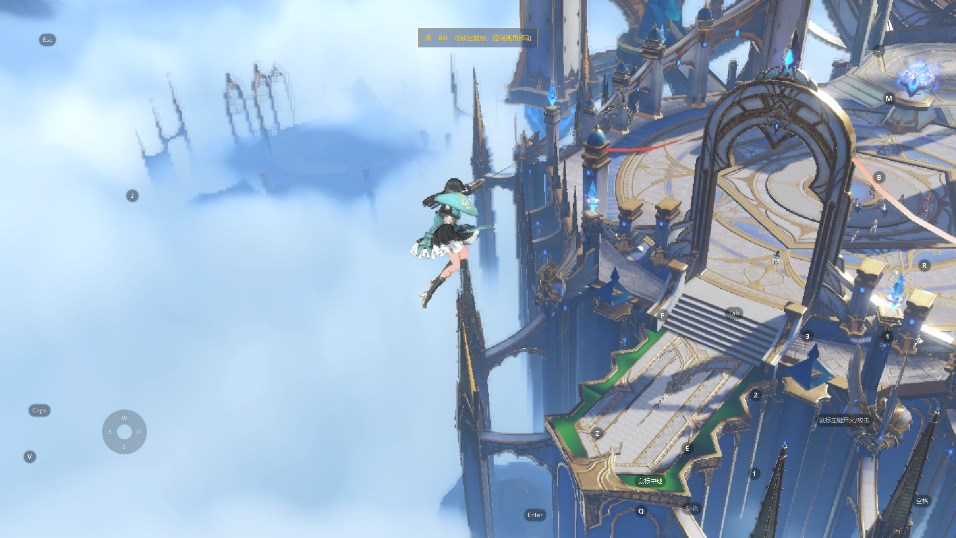Viewport: 956px width, 538px height.
Task: Tap the virtual F key button
Action: (x=662, y=314)
